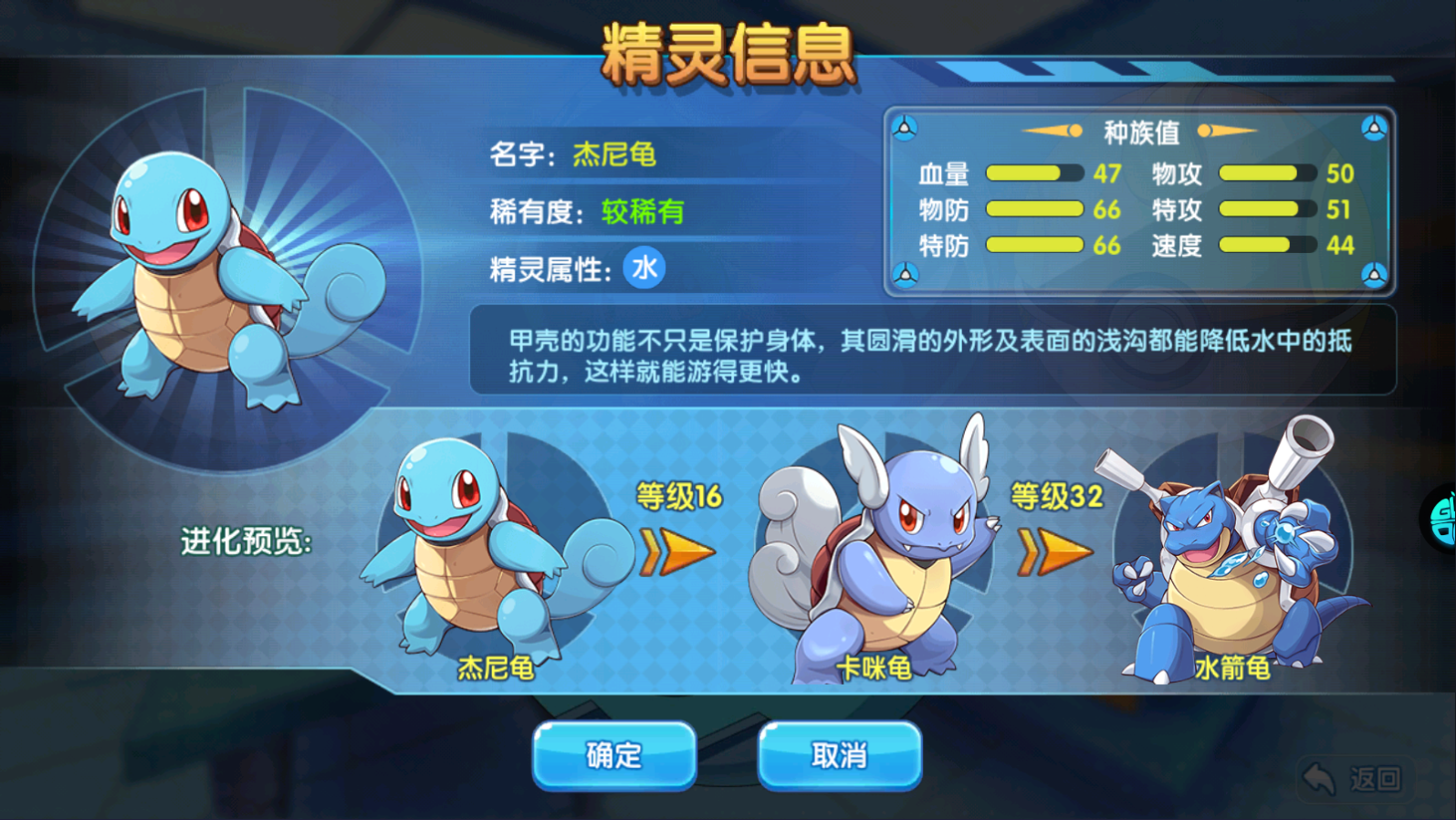Screen dimensions: 1456x820
Task: Select the 水 water type attribute icon
Action: [x=643, y=268]
